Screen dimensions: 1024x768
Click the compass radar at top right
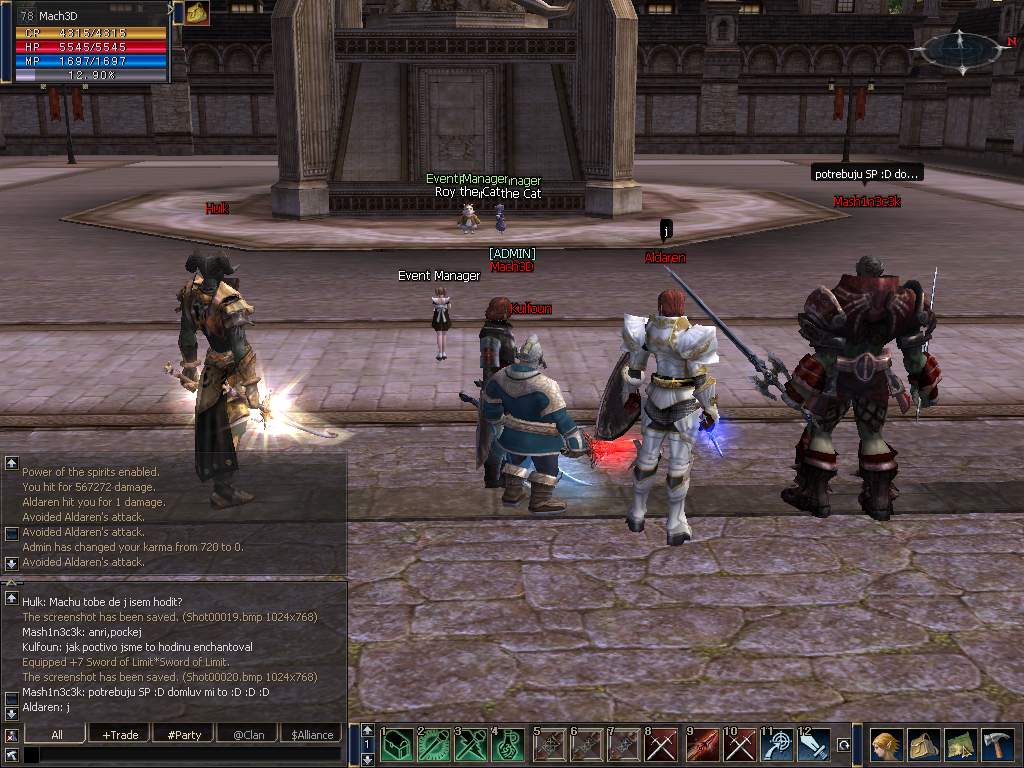click(x=960, y=48)
